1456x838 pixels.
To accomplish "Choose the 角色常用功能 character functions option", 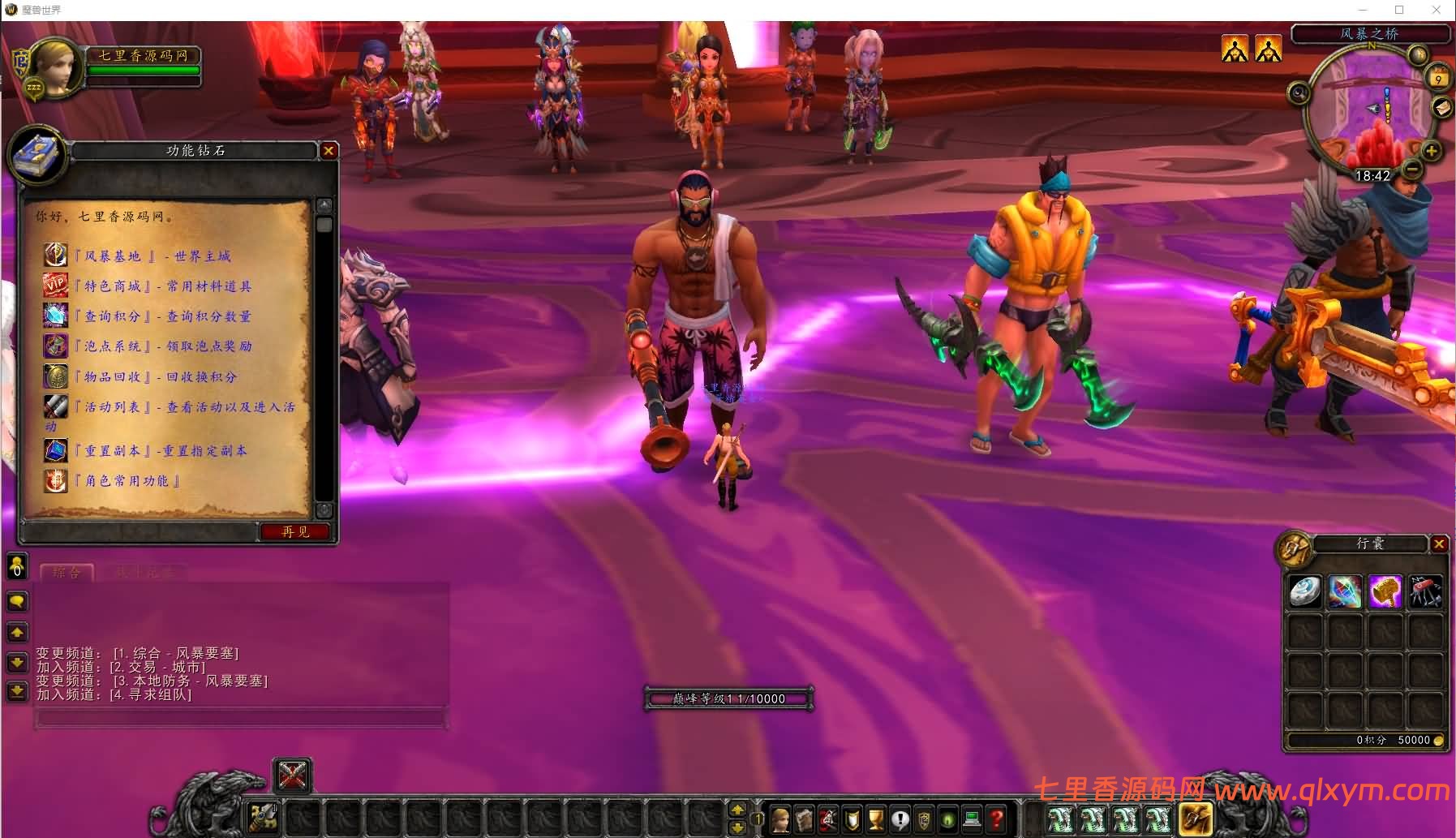I will [127, 481].
